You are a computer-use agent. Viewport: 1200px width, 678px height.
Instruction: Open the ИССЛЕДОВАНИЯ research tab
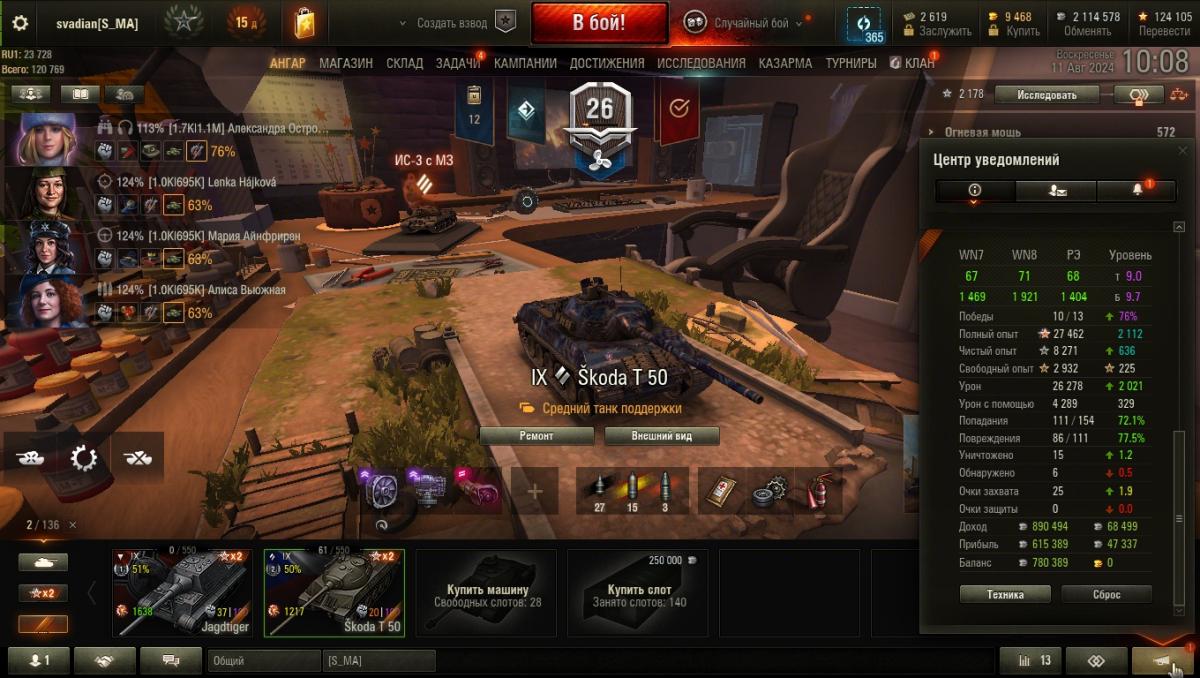[701, 63]
